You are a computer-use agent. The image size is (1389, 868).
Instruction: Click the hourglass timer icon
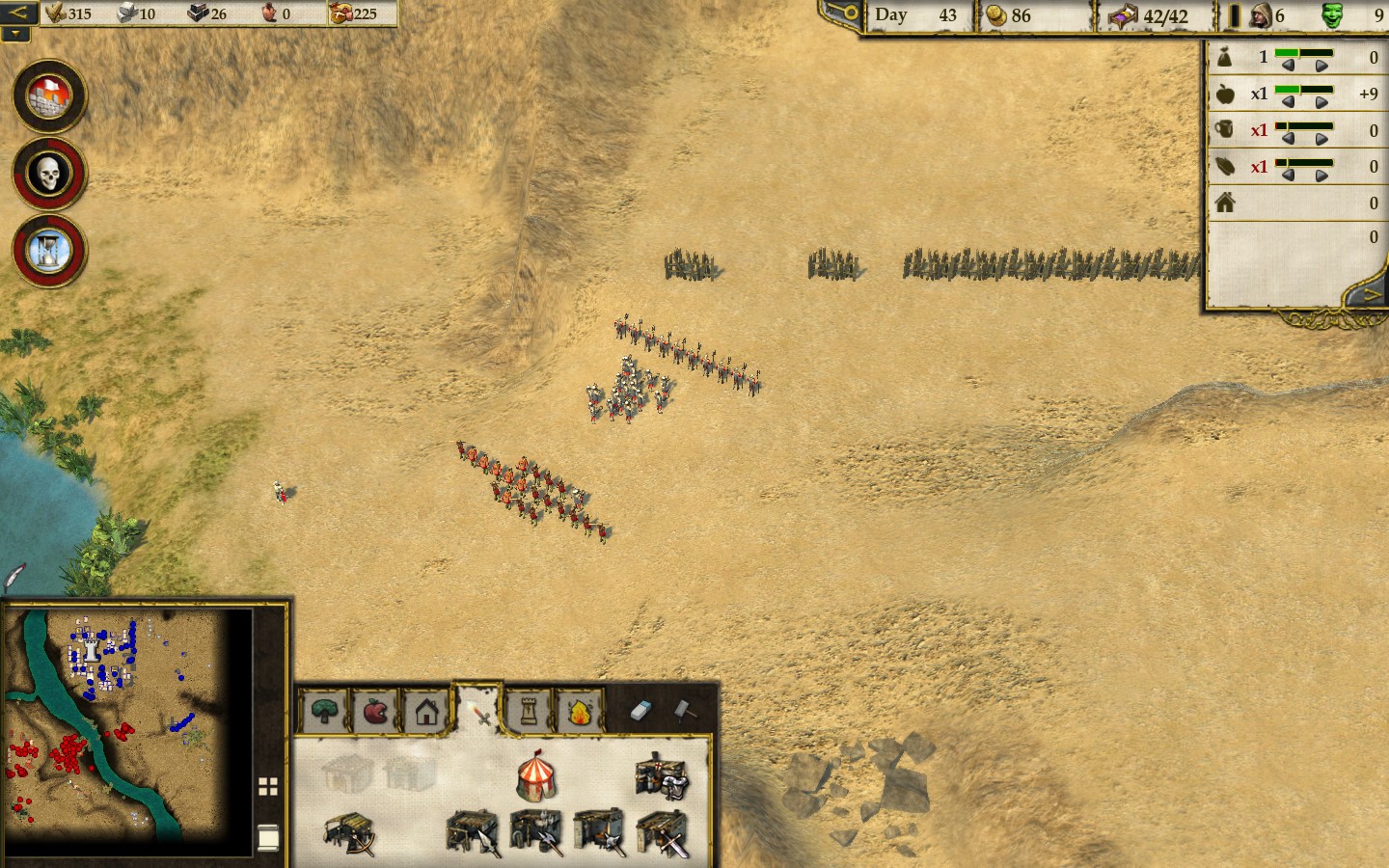point(48,251)
